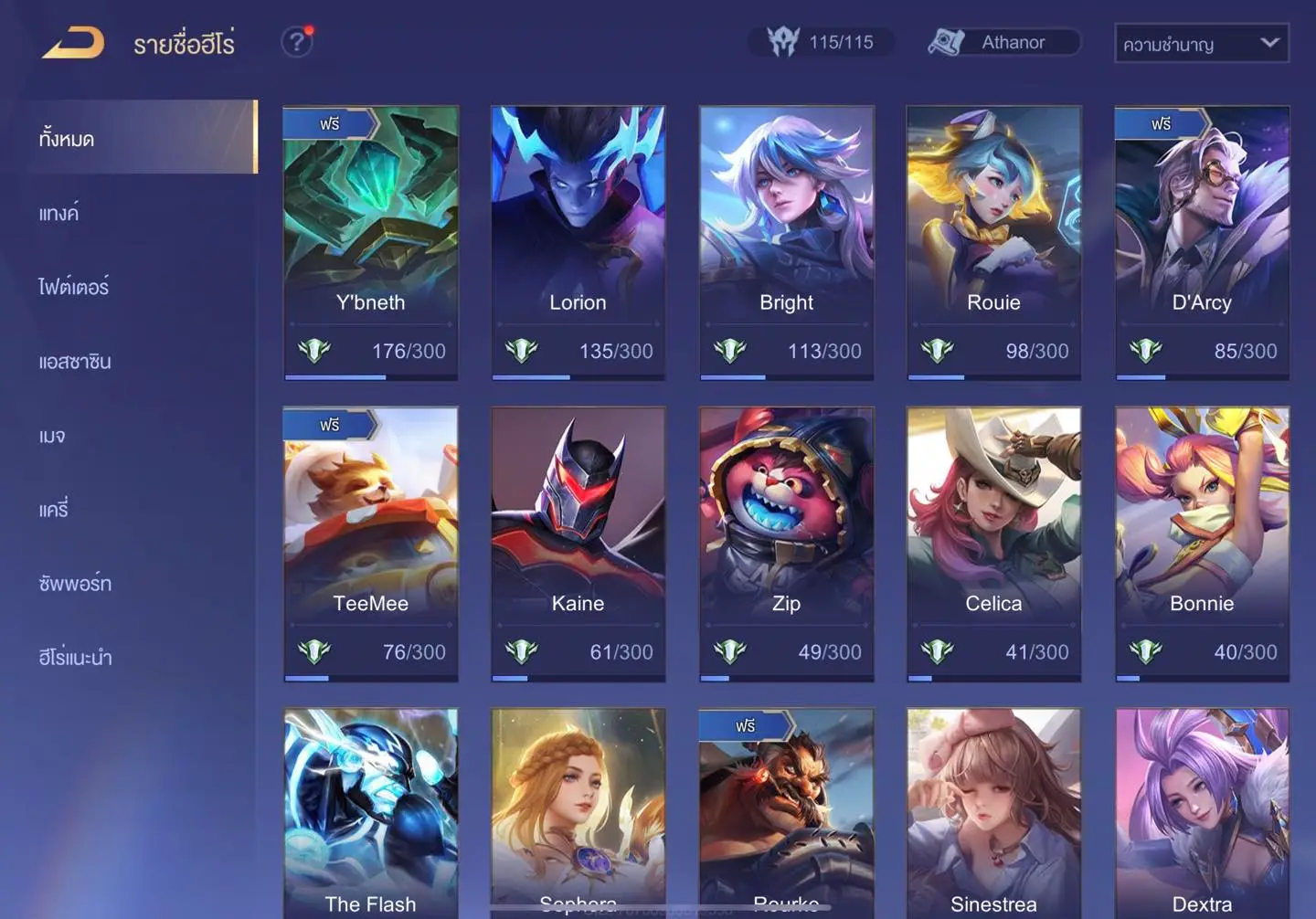1316x919 pixels.
Task: Expand the ความชำนาญ sort dropdown
Action: tap(1201, 44)
